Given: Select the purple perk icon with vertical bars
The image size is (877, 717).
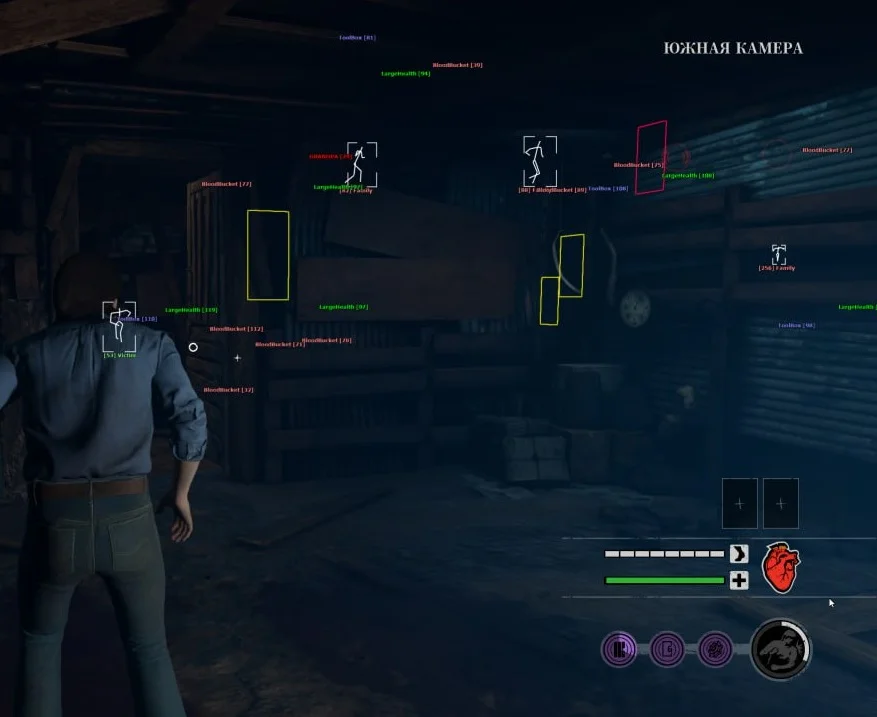Looking at the screenshot, I should [x=619, y=650].
